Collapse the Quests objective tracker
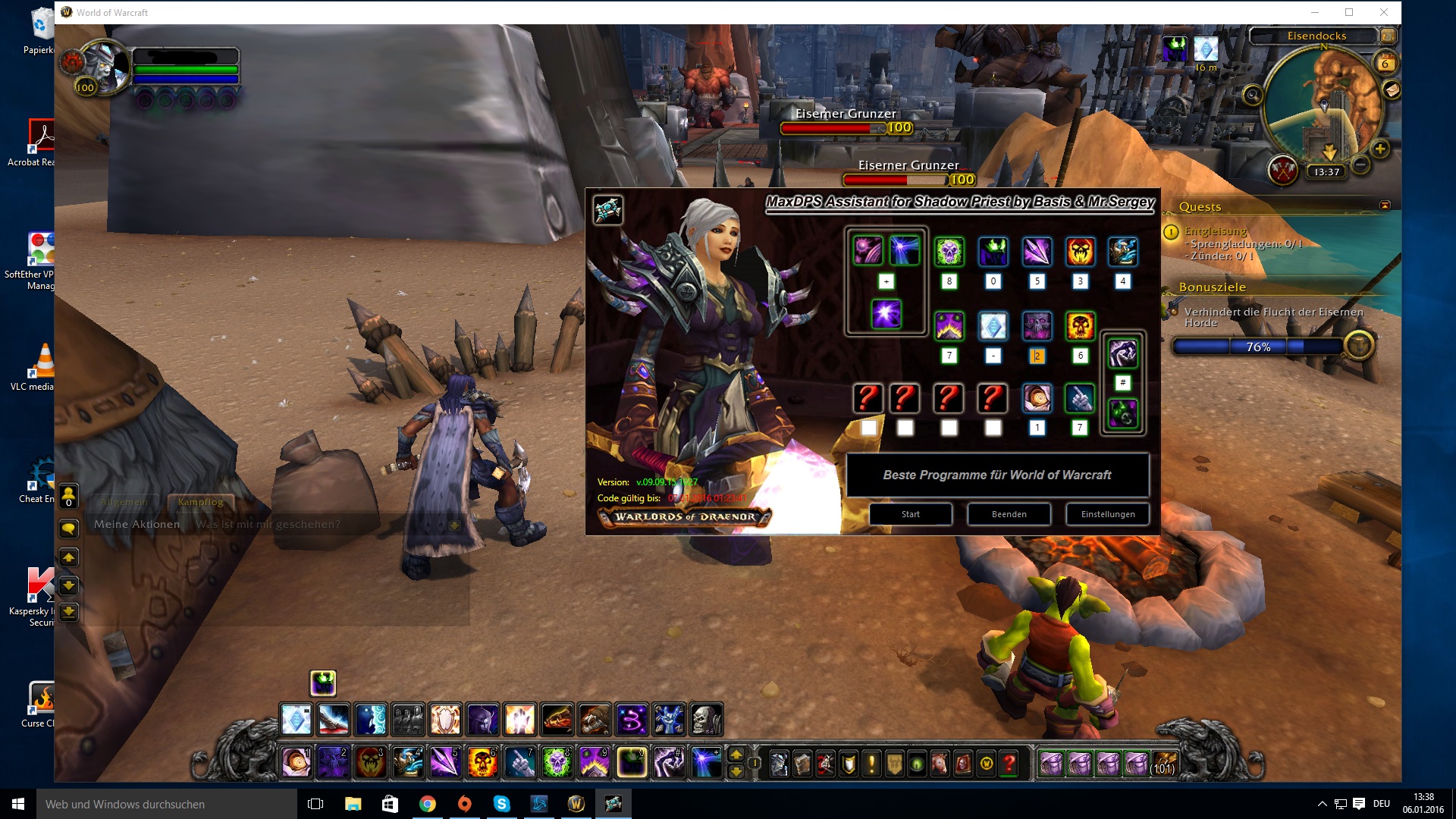This screenshot has width=1456, height=819. 1385,206
